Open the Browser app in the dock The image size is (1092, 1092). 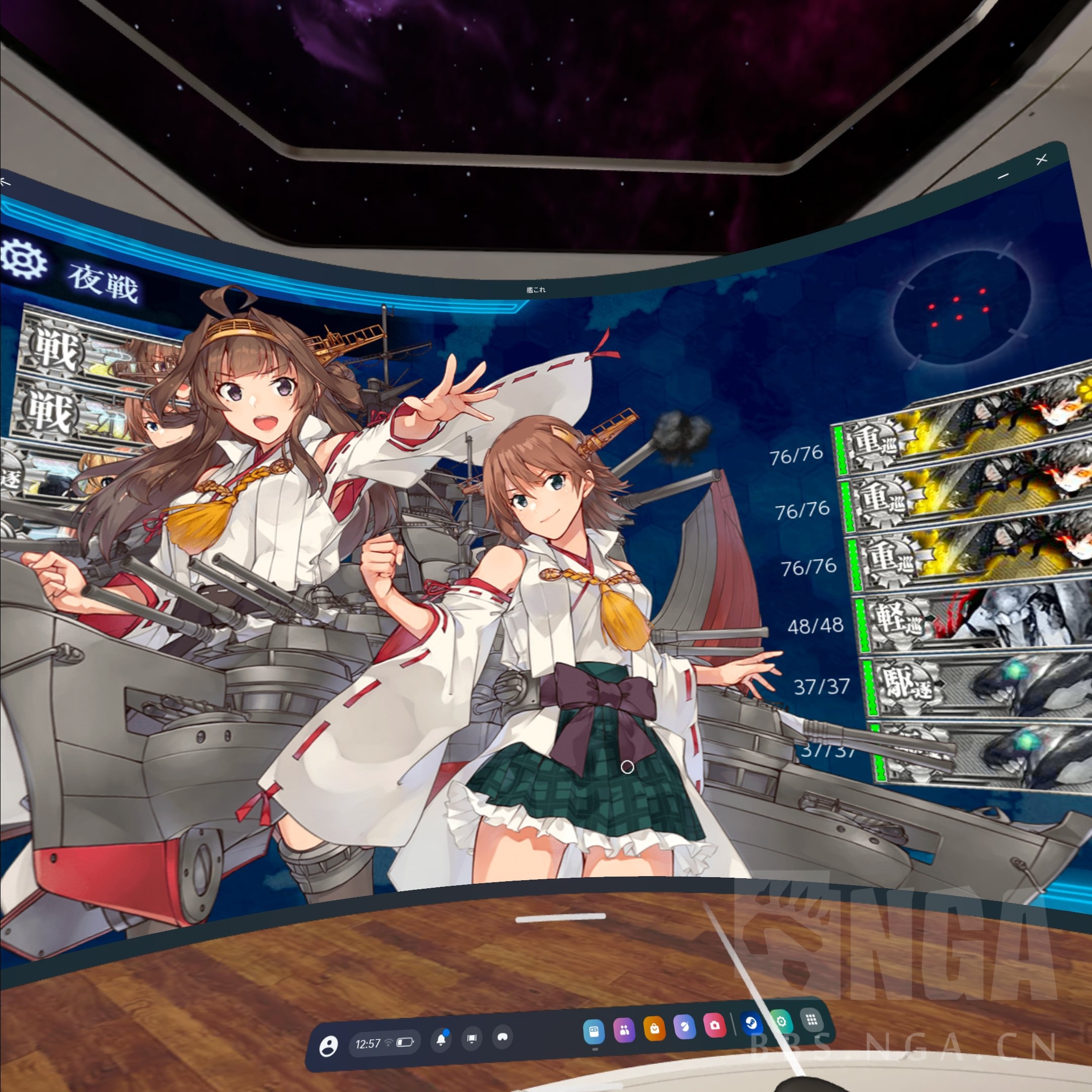(595, 1030)
